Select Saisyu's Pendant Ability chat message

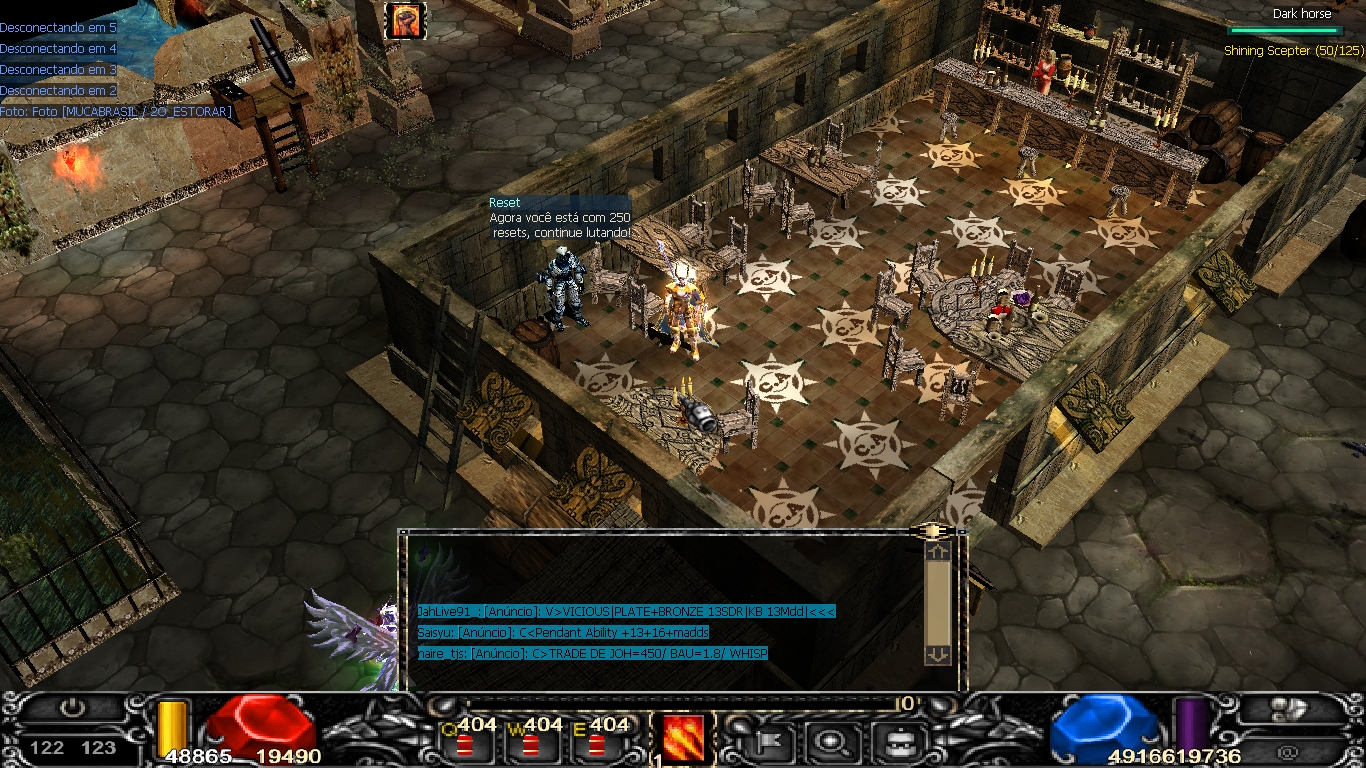[563, 633]
